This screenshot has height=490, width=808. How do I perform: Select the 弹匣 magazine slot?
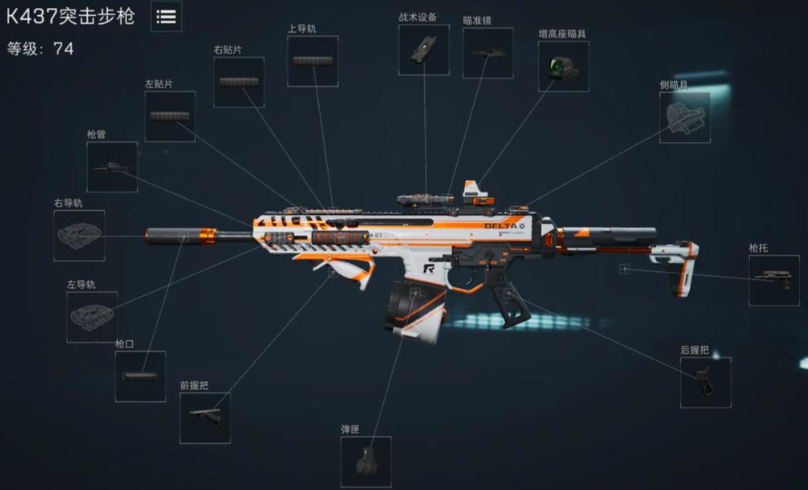(366, 461)
